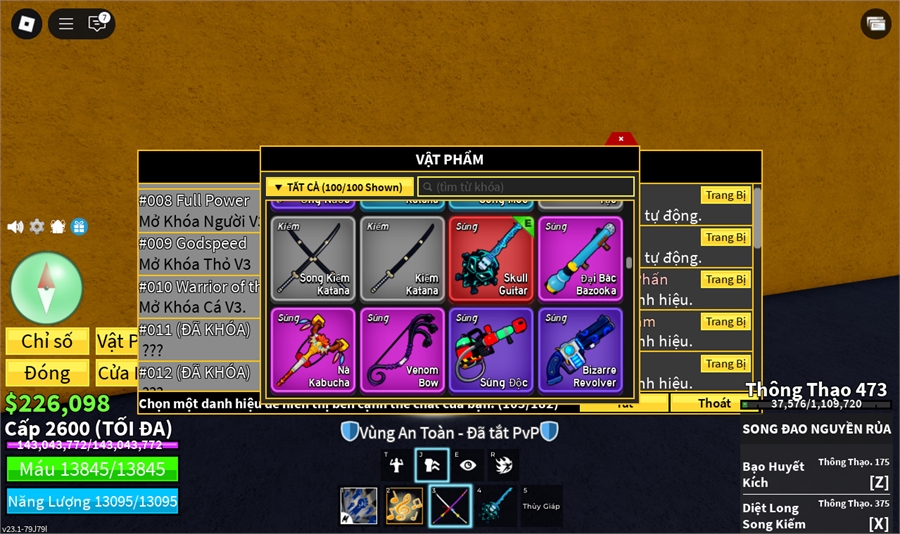Select the Đại Bác Bazooka item

pos(580,259)
